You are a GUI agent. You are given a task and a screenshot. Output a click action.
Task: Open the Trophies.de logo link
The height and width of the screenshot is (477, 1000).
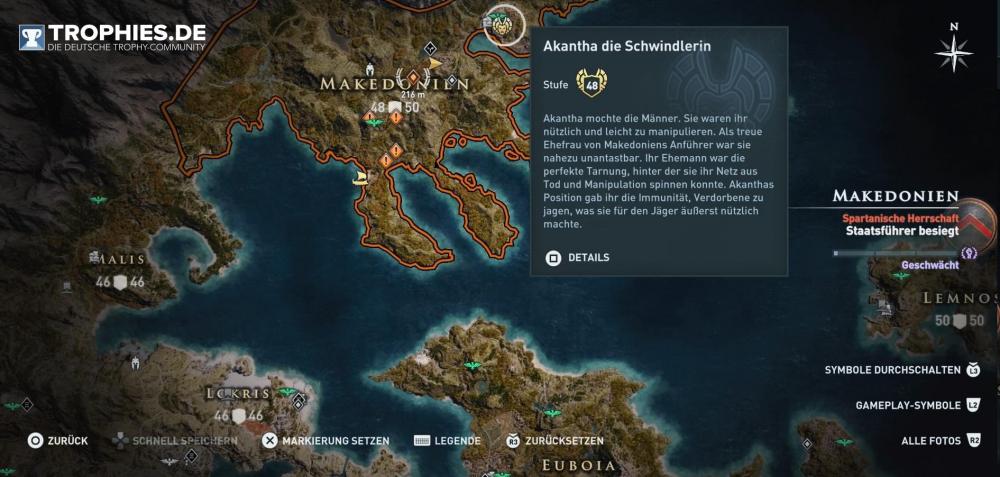(x=112, y=37)
